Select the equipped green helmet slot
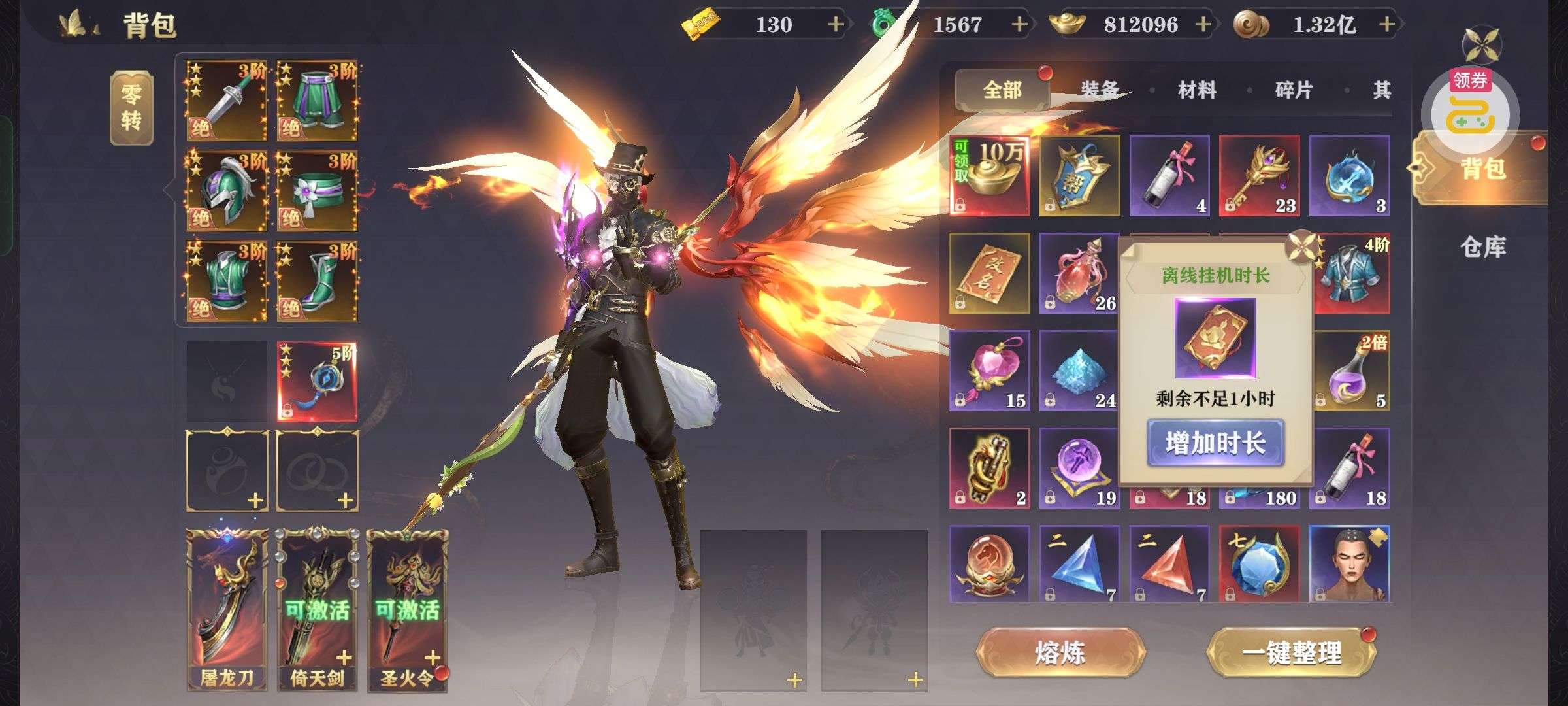Image resolution: width=1568 pixels, height=706 pixels. coord(227,191)
